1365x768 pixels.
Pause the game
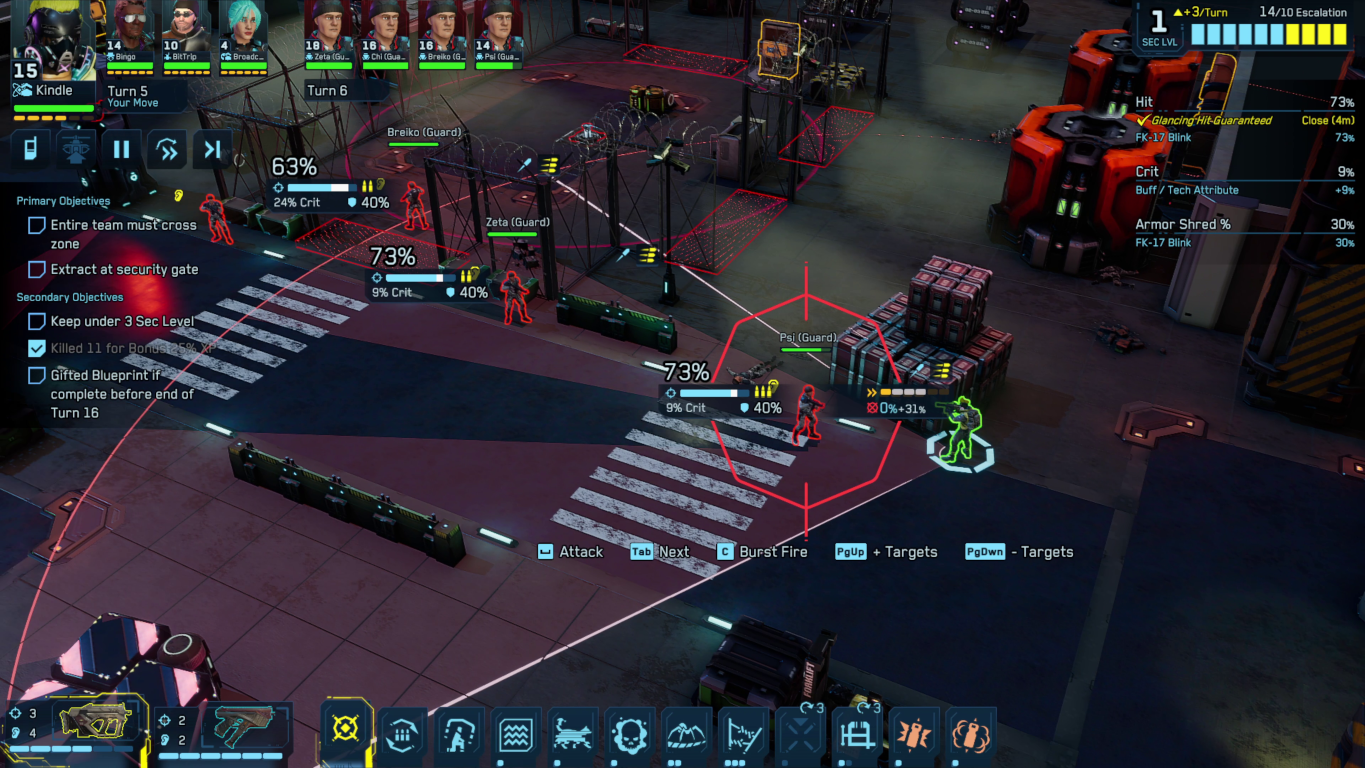[x=120, y=149]
